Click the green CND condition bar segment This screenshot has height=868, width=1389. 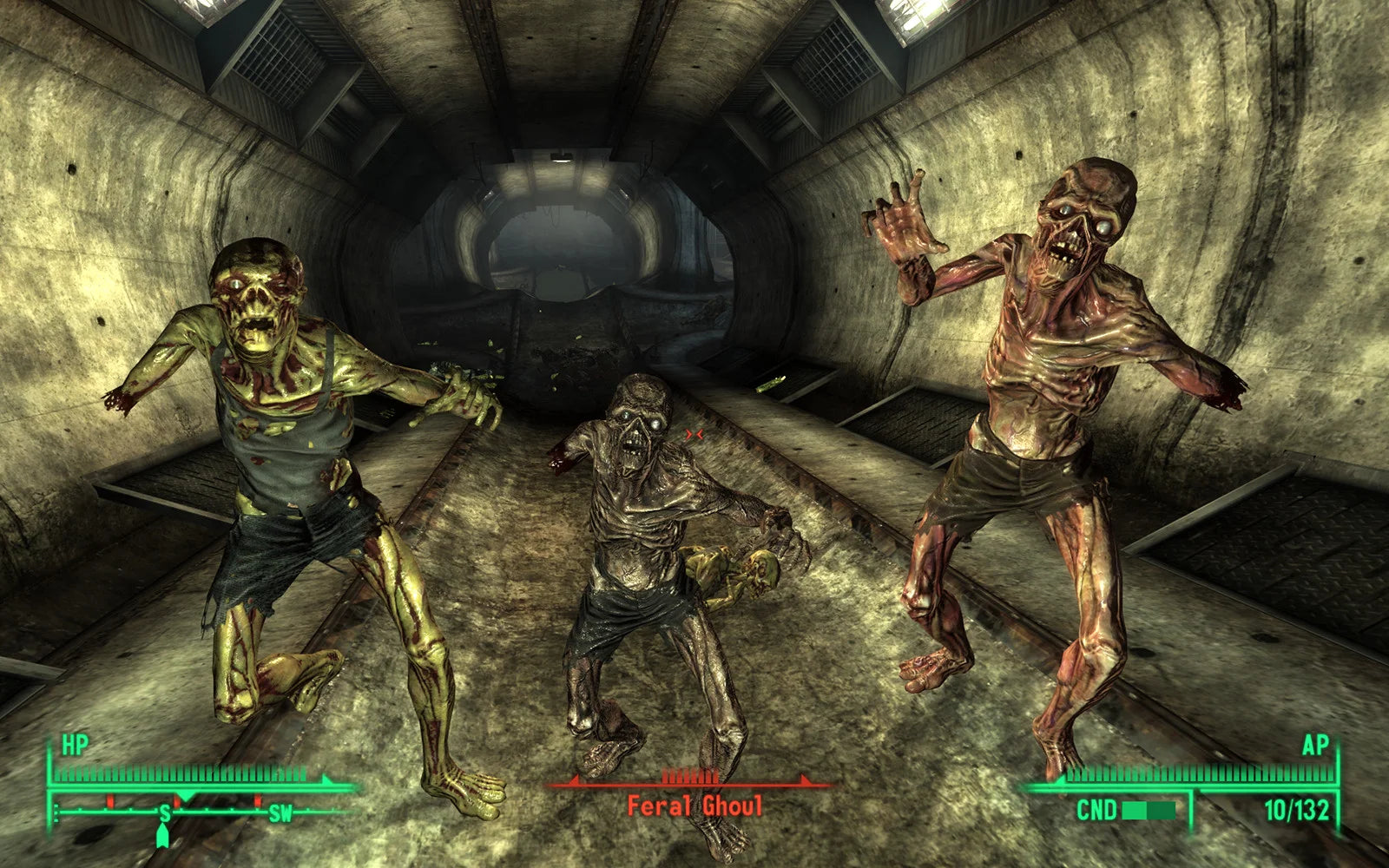1136,810
